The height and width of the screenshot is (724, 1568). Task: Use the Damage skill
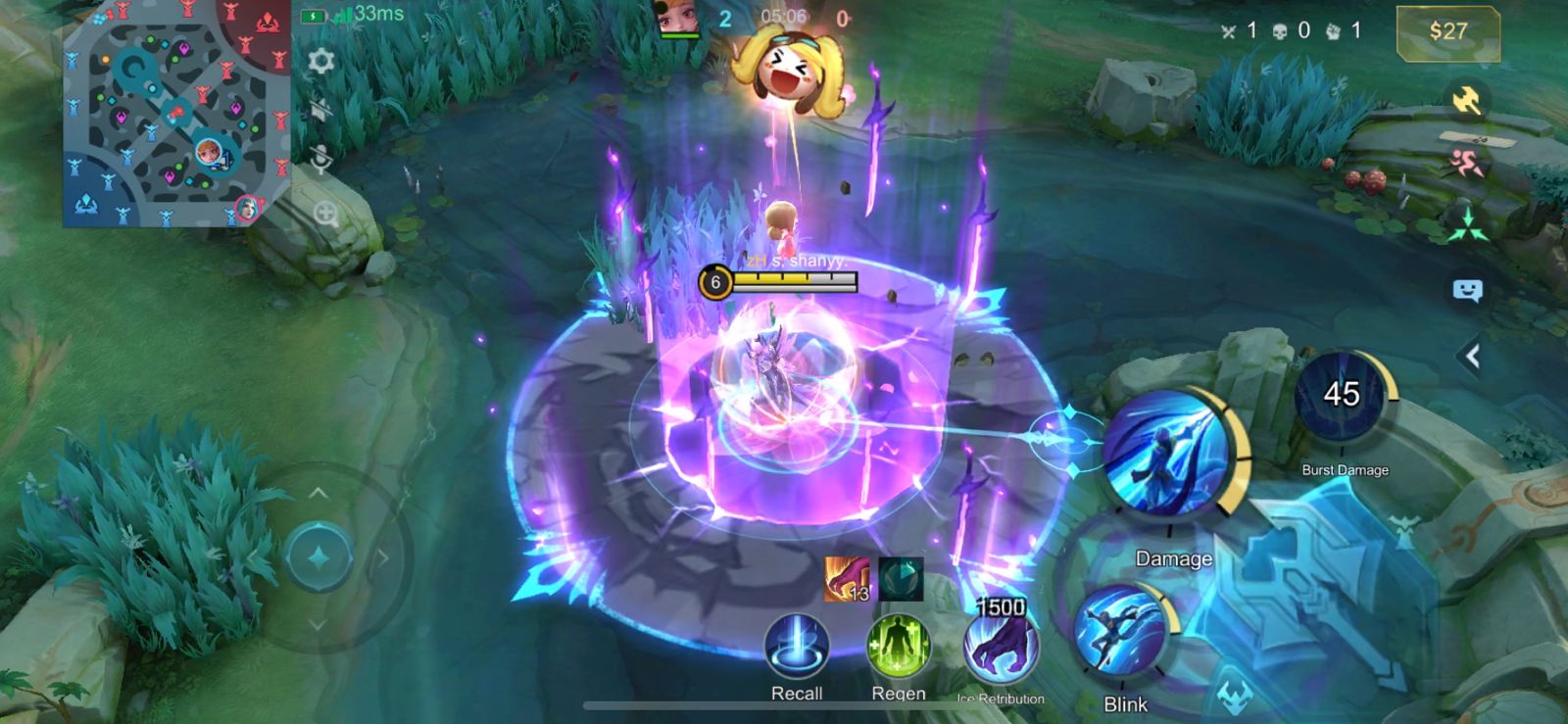tap(1166, 453)
